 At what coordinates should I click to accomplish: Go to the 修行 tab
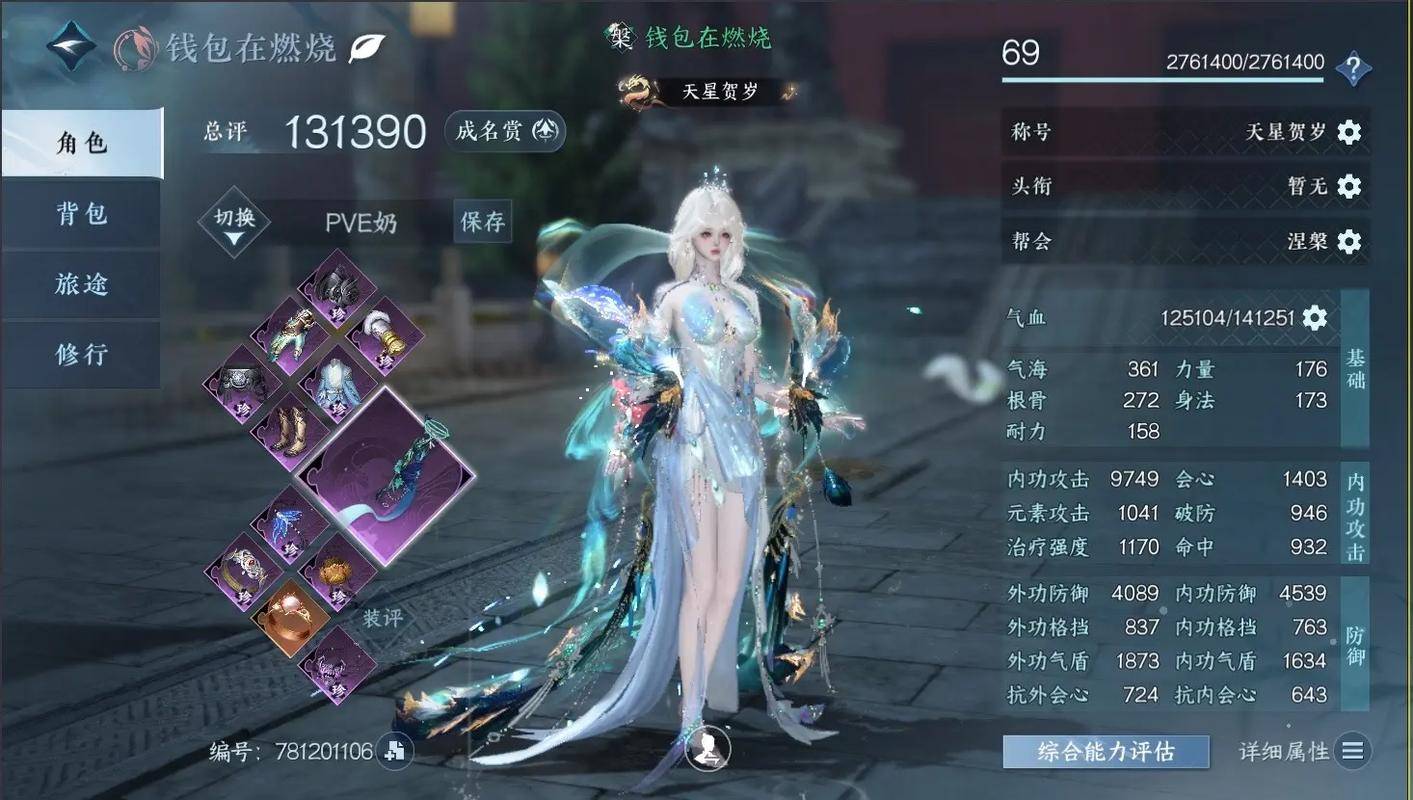(x=82, y=354)
